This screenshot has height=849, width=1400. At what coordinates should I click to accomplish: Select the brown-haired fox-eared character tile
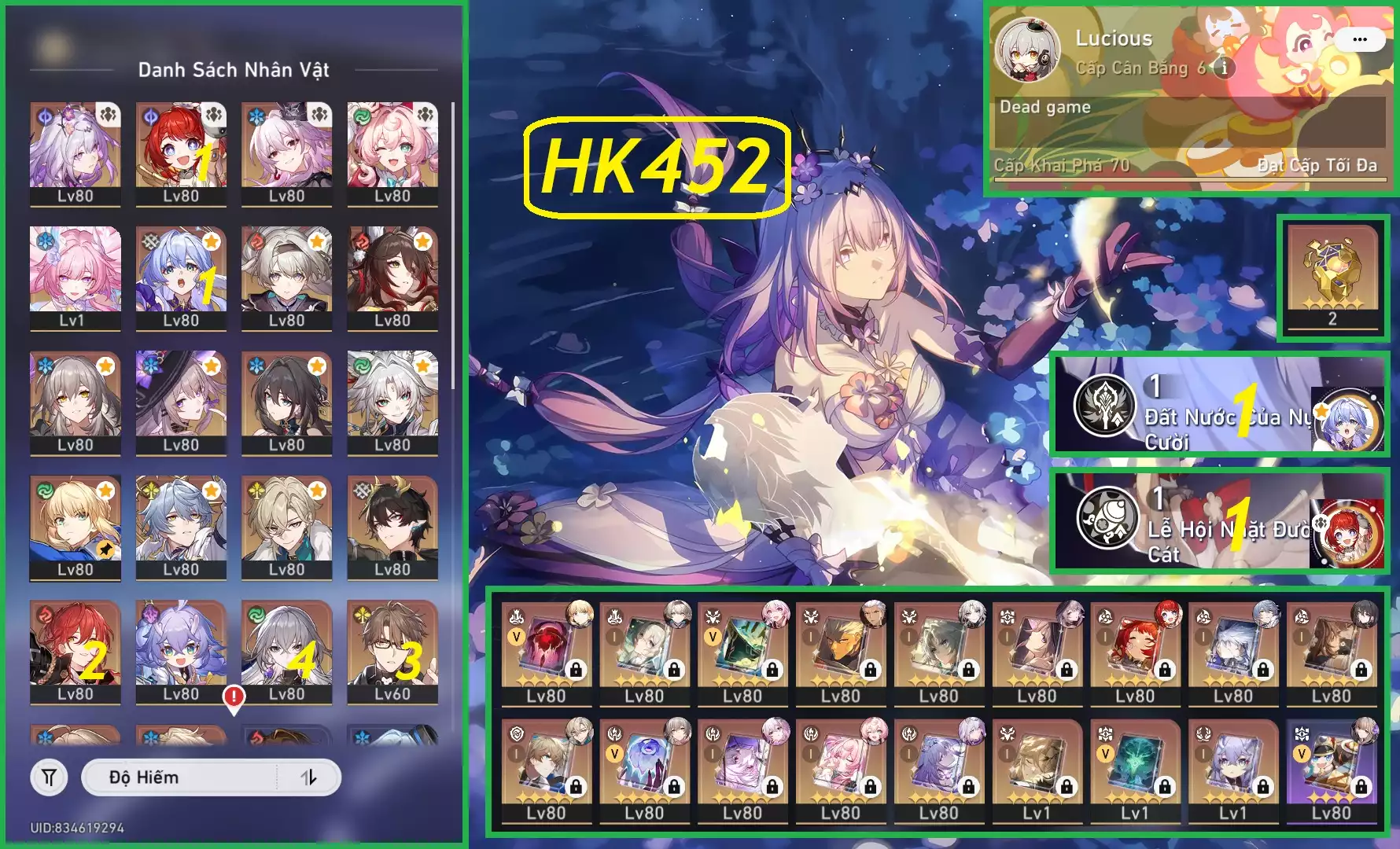tap(392, 277)
